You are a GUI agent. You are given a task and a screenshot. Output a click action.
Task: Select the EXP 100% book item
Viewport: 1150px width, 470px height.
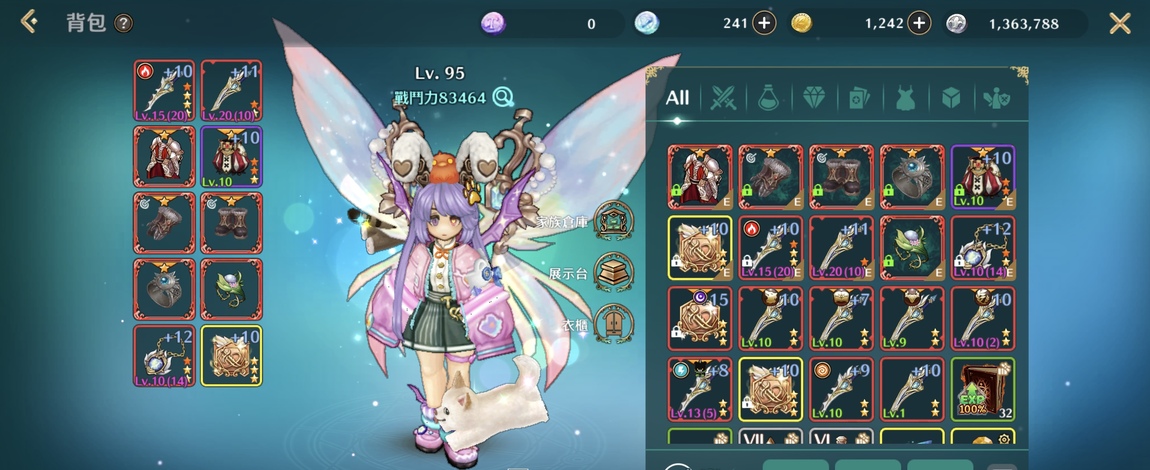click(982, 389)
